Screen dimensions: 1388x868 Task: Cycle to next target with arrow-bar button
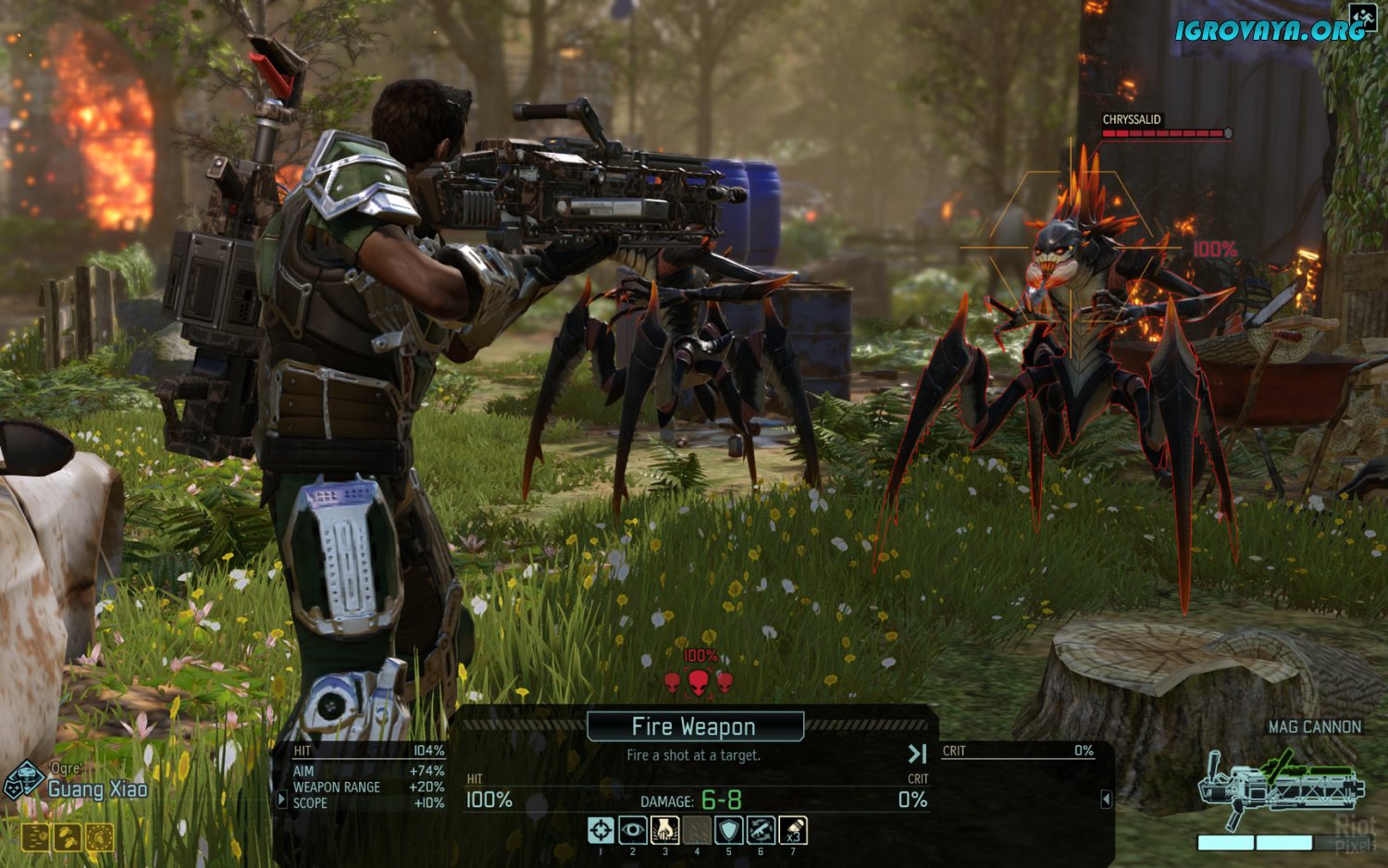click(916, 754)
